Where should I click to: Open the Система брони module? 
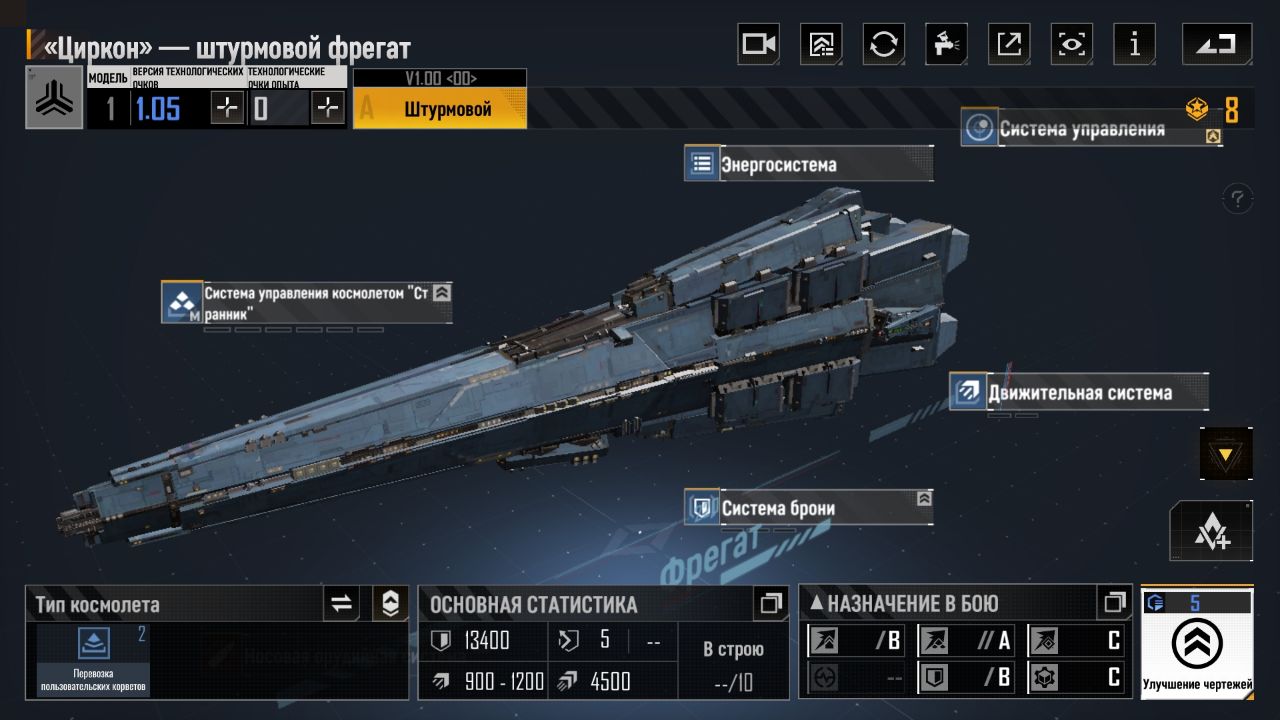pos(808,507)
